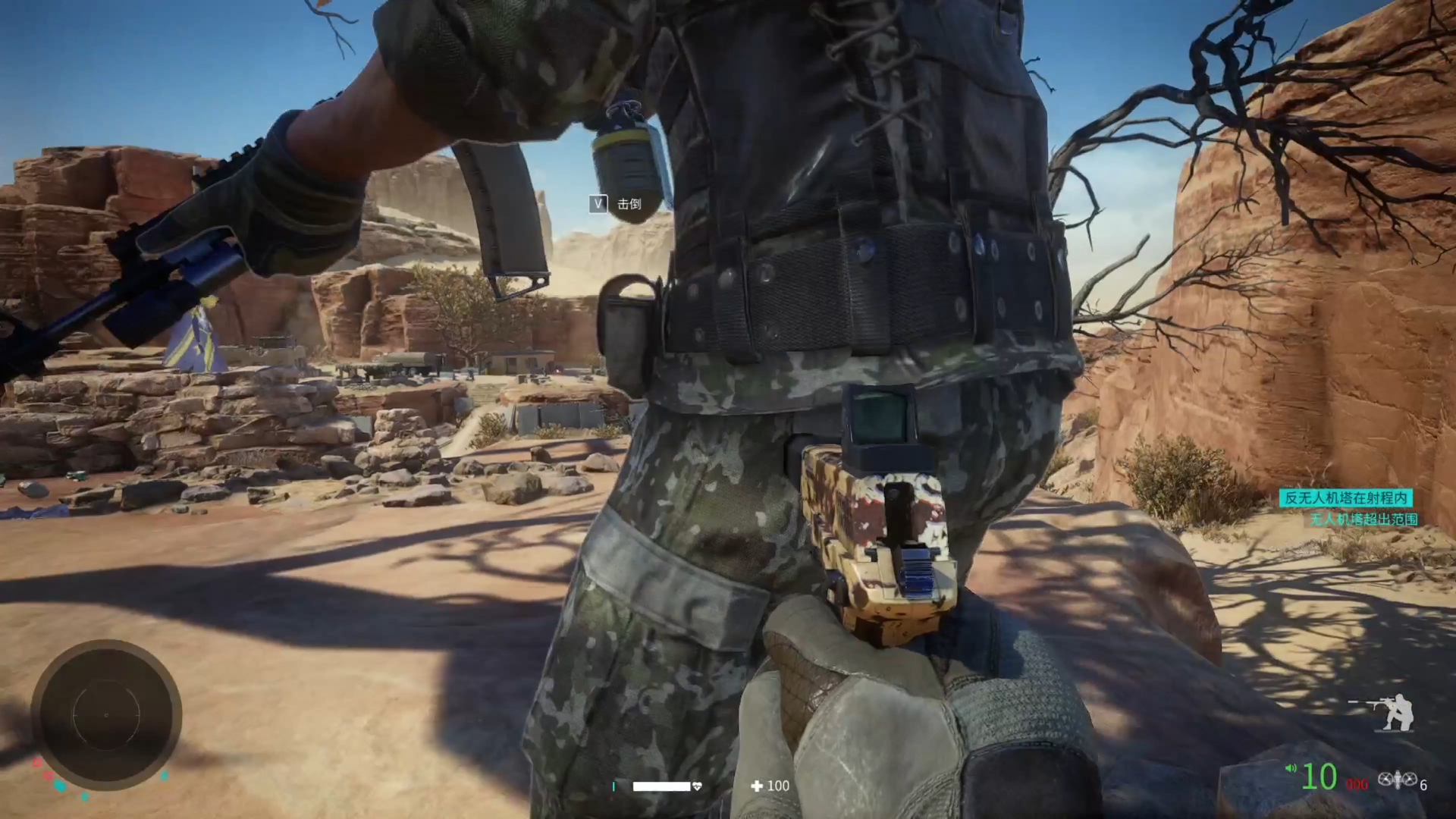Click the circular radar minimap

[x=106, y=714]
